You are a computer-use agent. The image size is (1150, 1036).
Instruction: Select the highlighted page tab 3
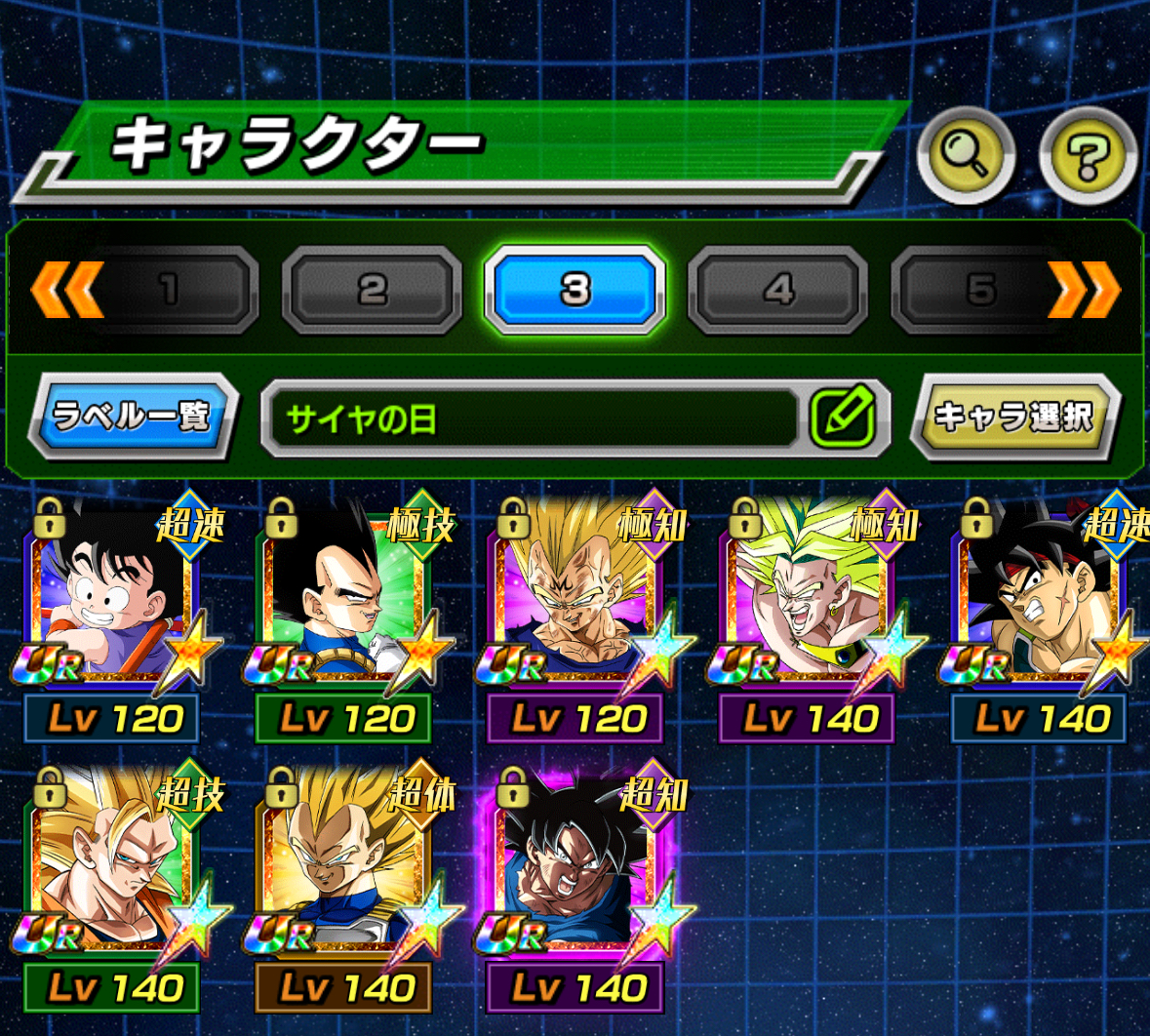(x=575, y=290)
